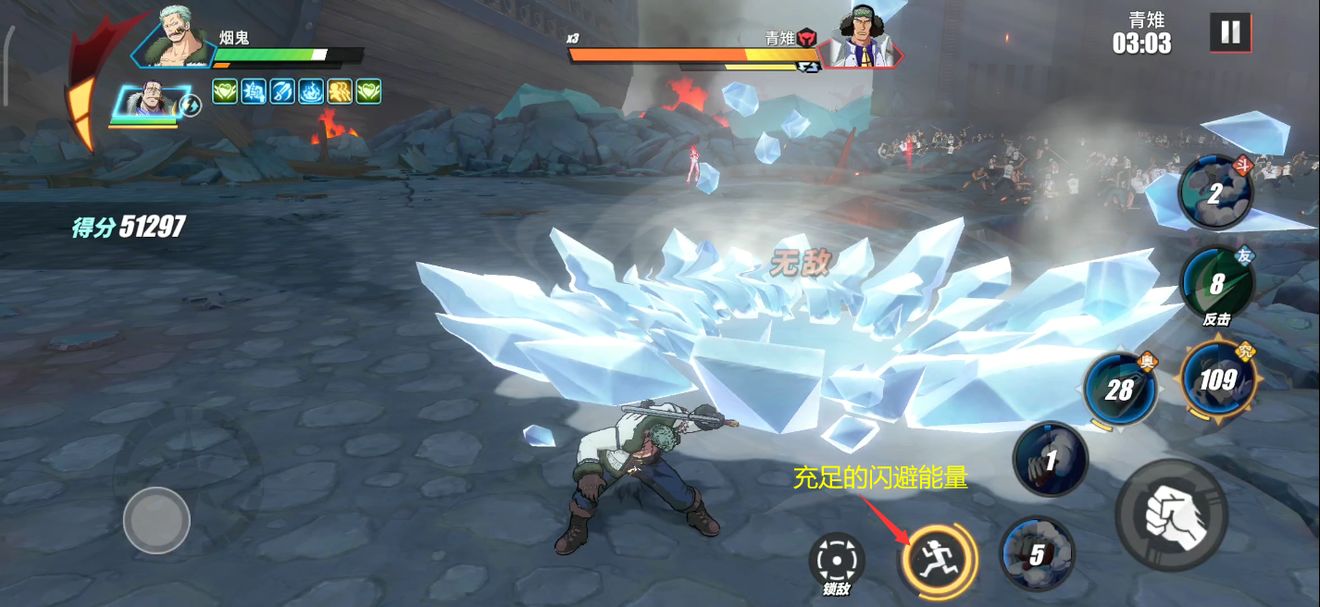Activate the top skill showing 2
Image resolution: width=1320 pixels, height=607 pixels.
click(x=1214, y=194)
